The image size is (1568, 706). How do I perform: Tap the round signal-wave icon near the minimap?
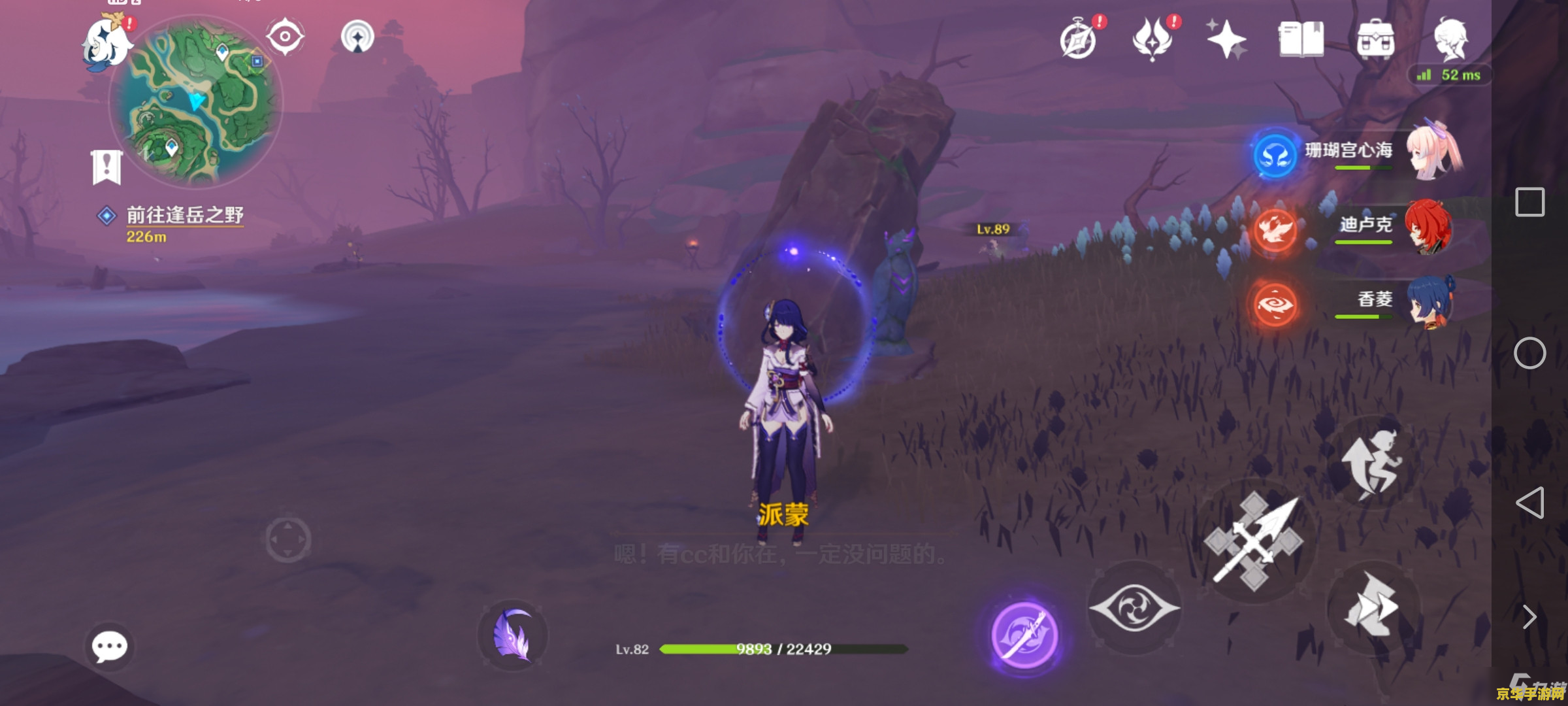[x=357, y=37]
